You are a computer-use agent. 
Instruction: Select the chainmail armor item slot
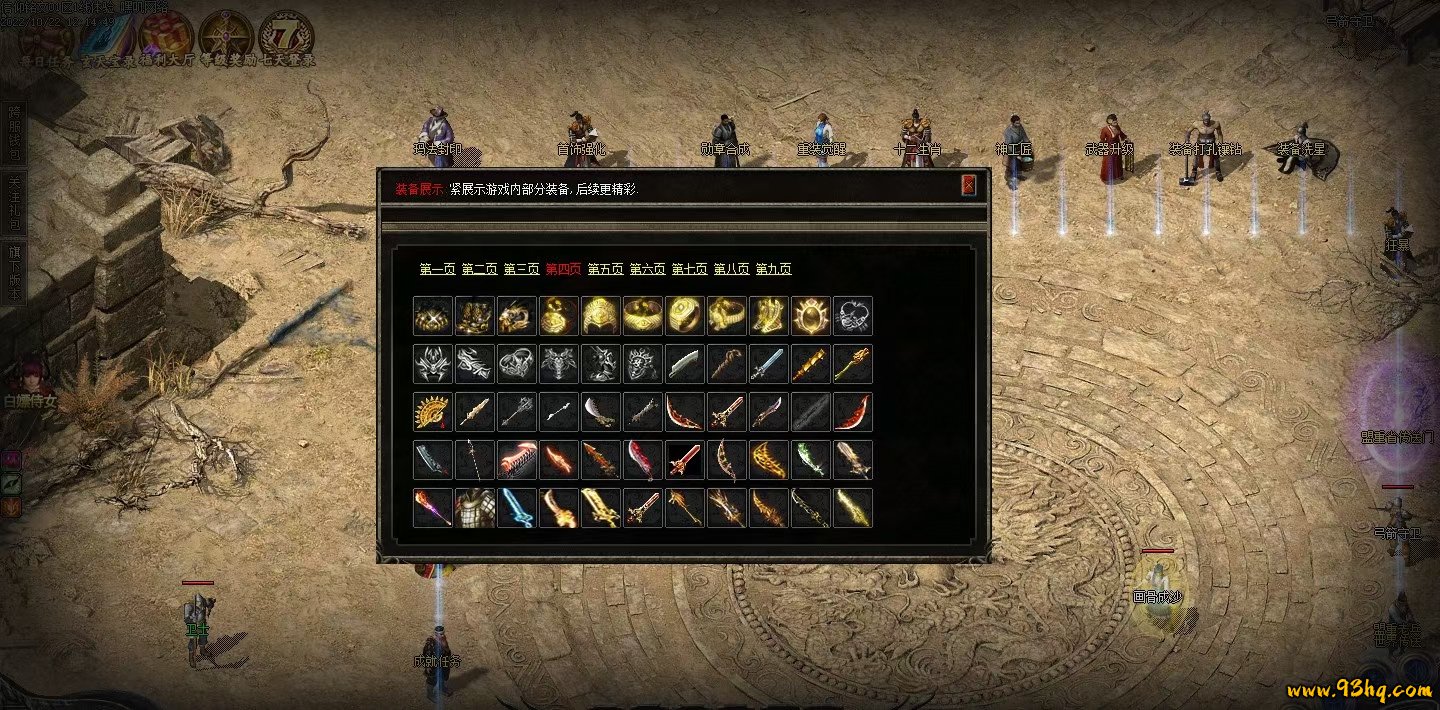coord(474,508)
